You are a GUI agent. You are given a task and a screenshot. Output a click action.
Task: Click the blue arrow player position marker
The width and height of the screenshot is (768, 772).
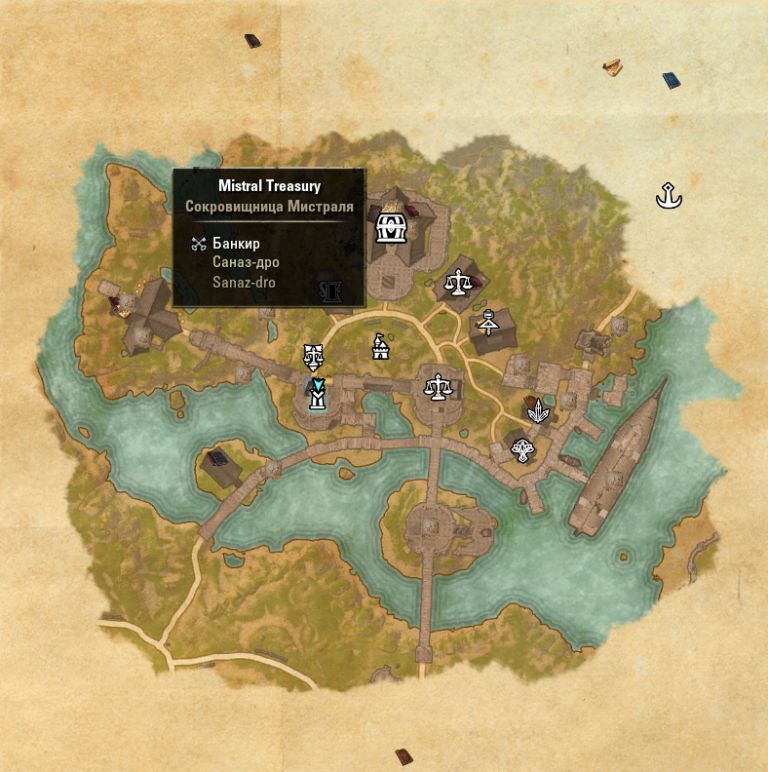click(317, 386)
